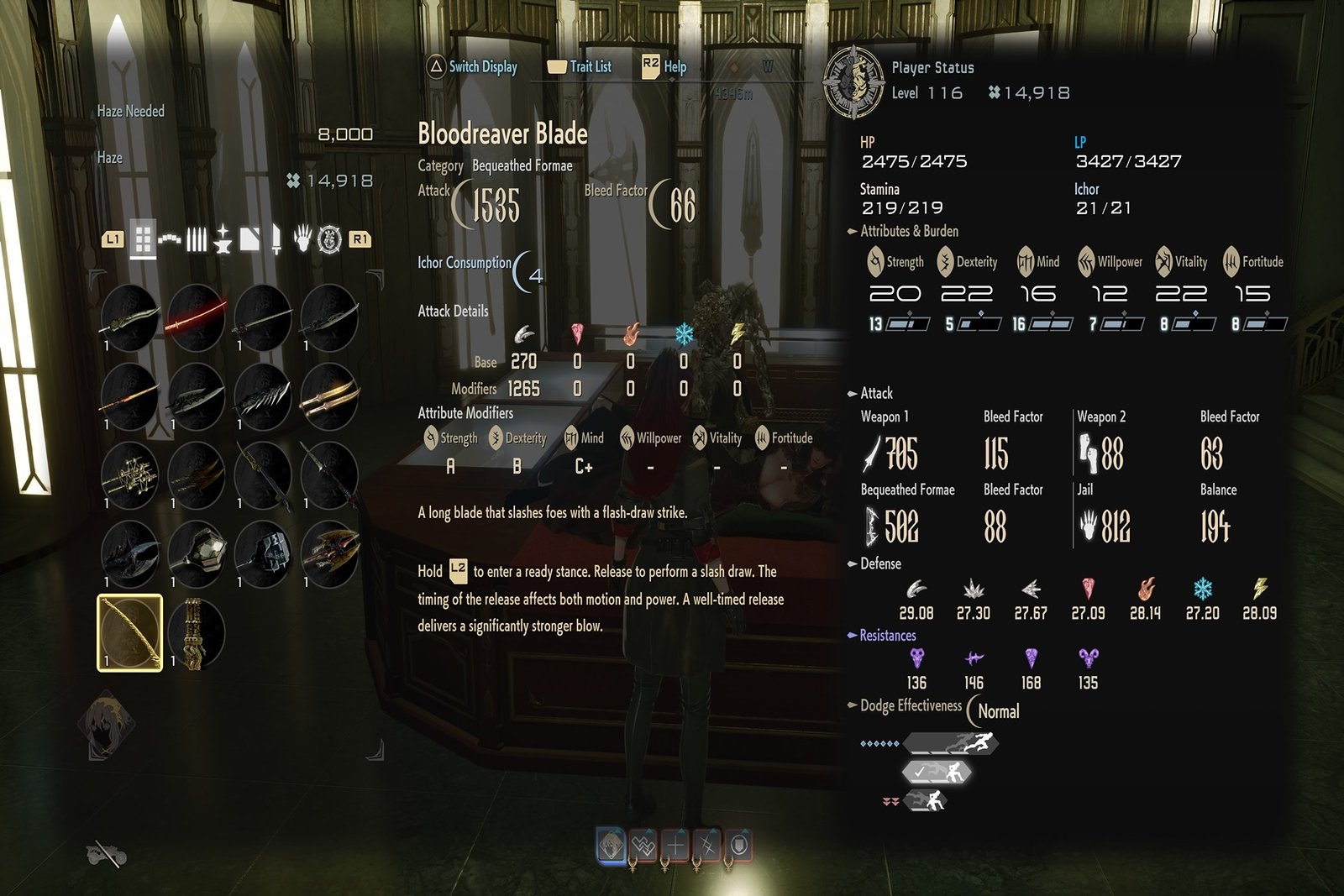Image resolution: width=1344 pixels, height=896 pixels.
Task: Open the four-bullets category tab
Action: coord(197,239)
